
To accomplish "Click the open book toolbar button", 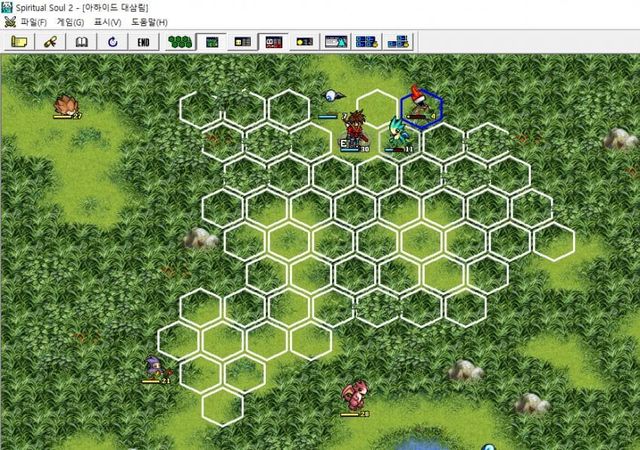I will (x=81, y=41).
